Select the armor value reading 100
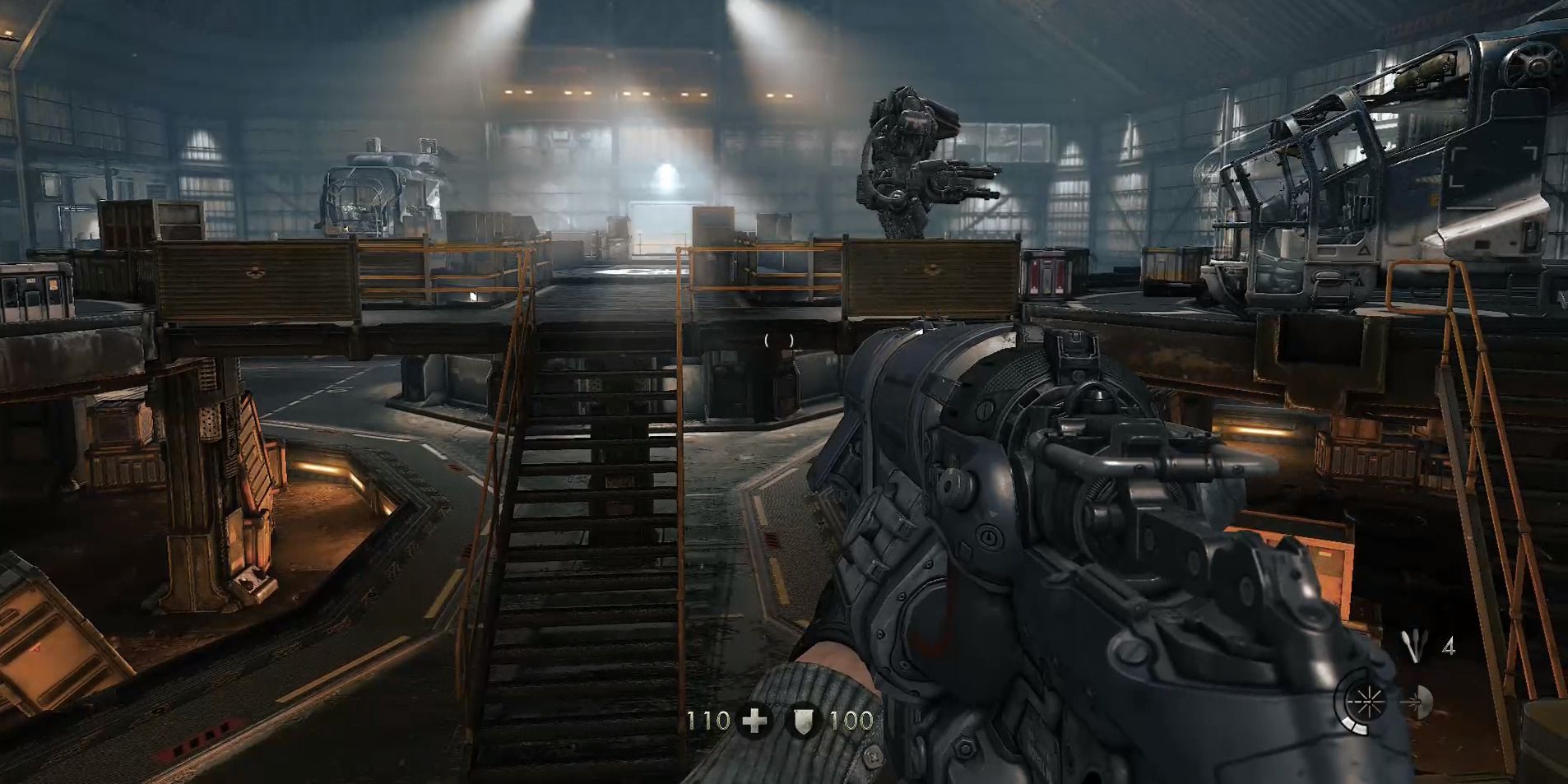Image resolution: width=1568 pixels, height=784 pixels. tap(851, 721)
